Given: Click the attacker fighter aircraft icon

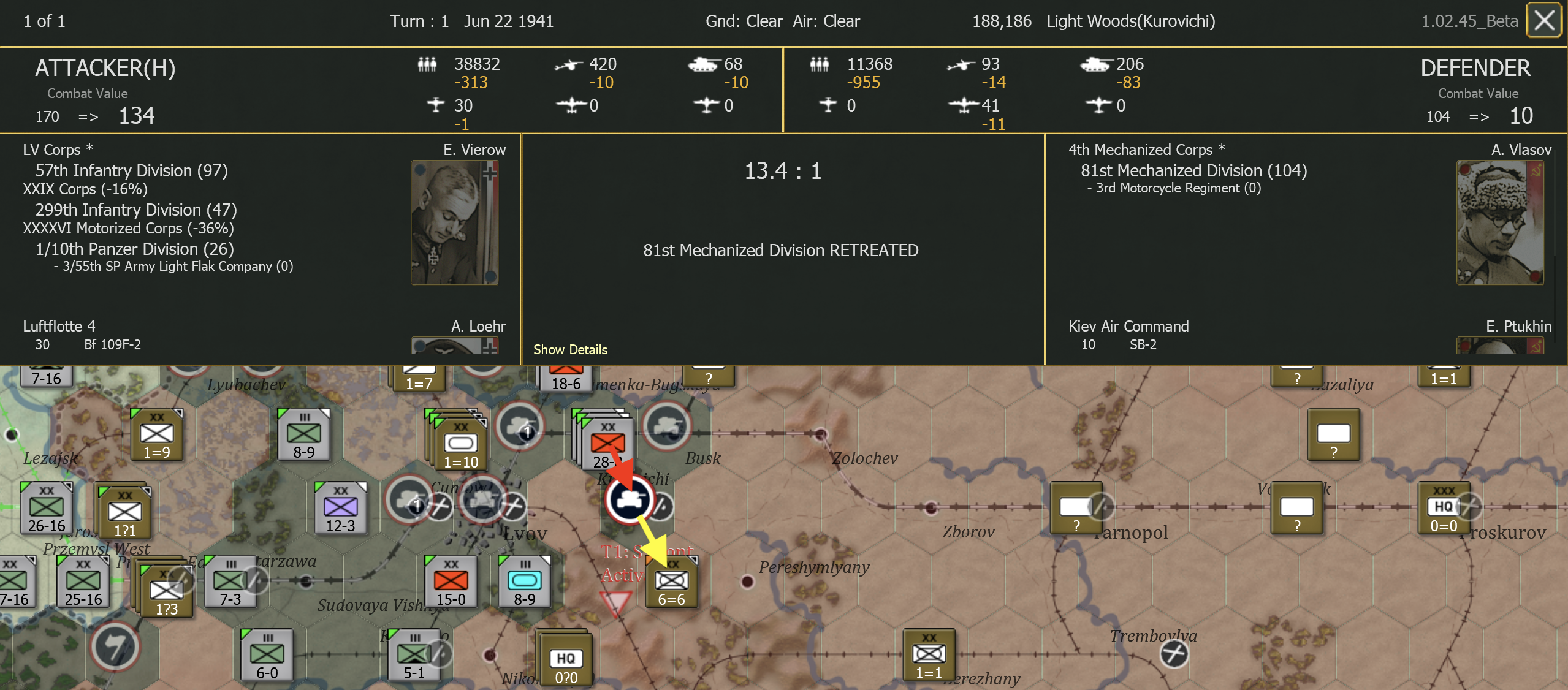Looking at the screenshot, I should click(x=435, y=105).
